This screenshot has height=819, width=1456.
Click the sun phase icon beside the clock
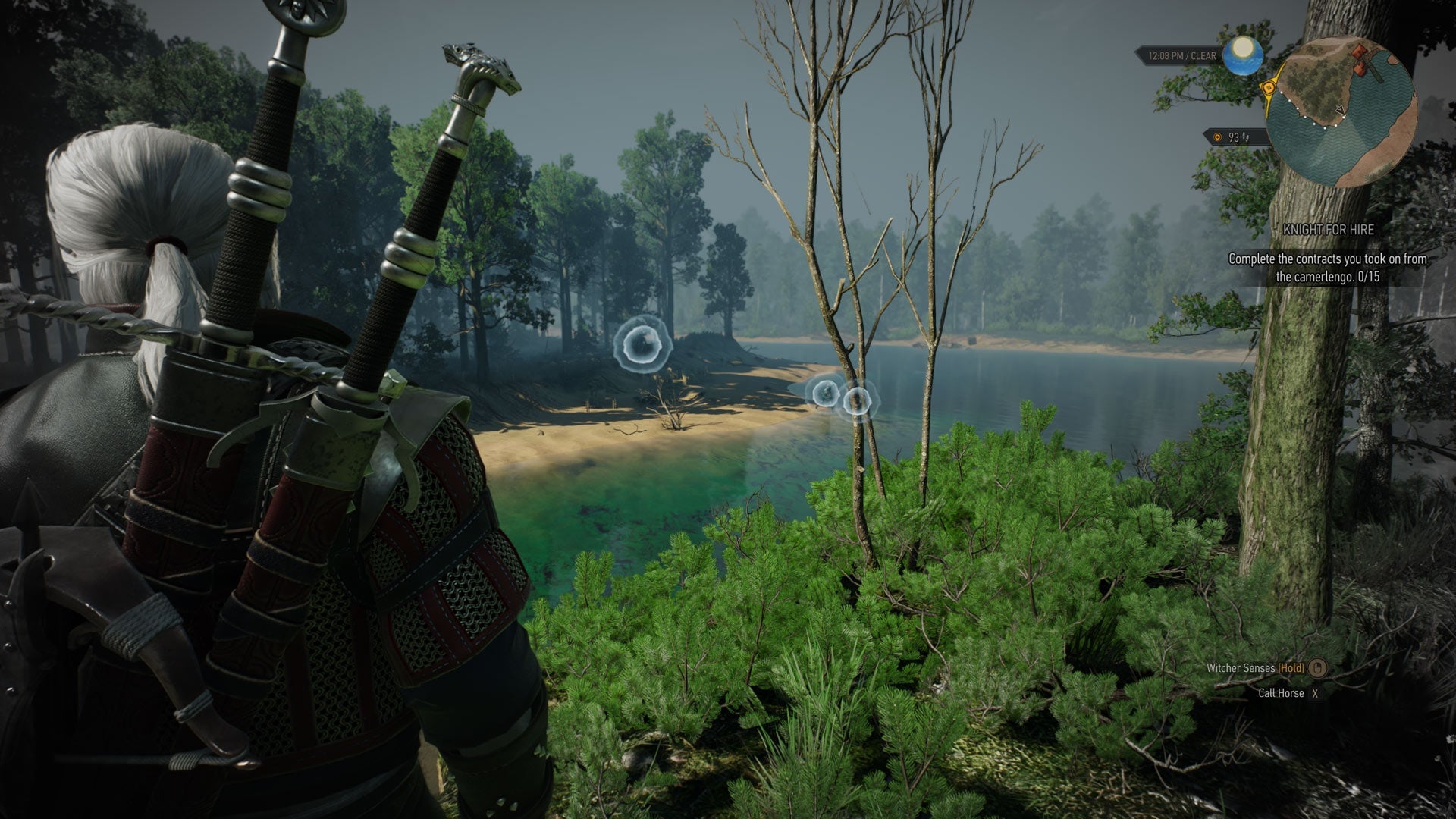1242,56
